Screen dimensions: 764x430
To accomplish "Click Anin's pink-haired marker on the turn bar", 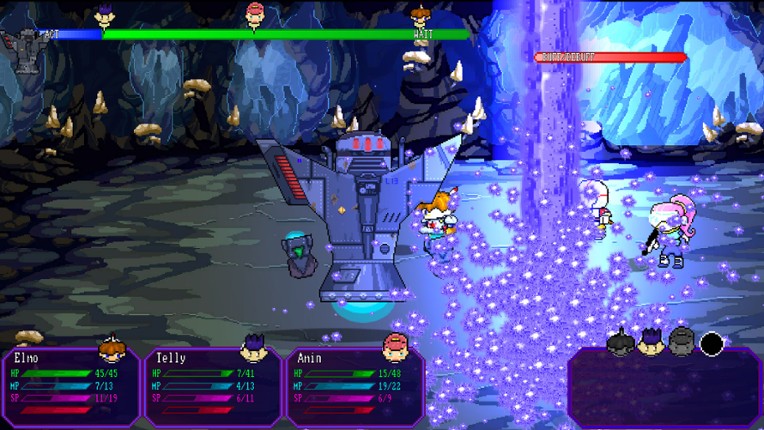I will pos(256,14).
